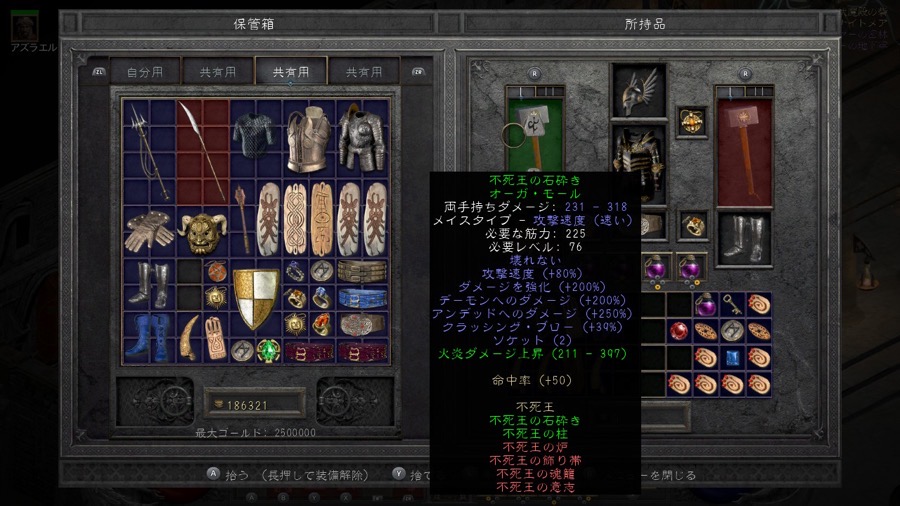The width and height of the screenshot is (900, 506).
Task: Select the red gem in inventory
Action: [x=680, y=331]
